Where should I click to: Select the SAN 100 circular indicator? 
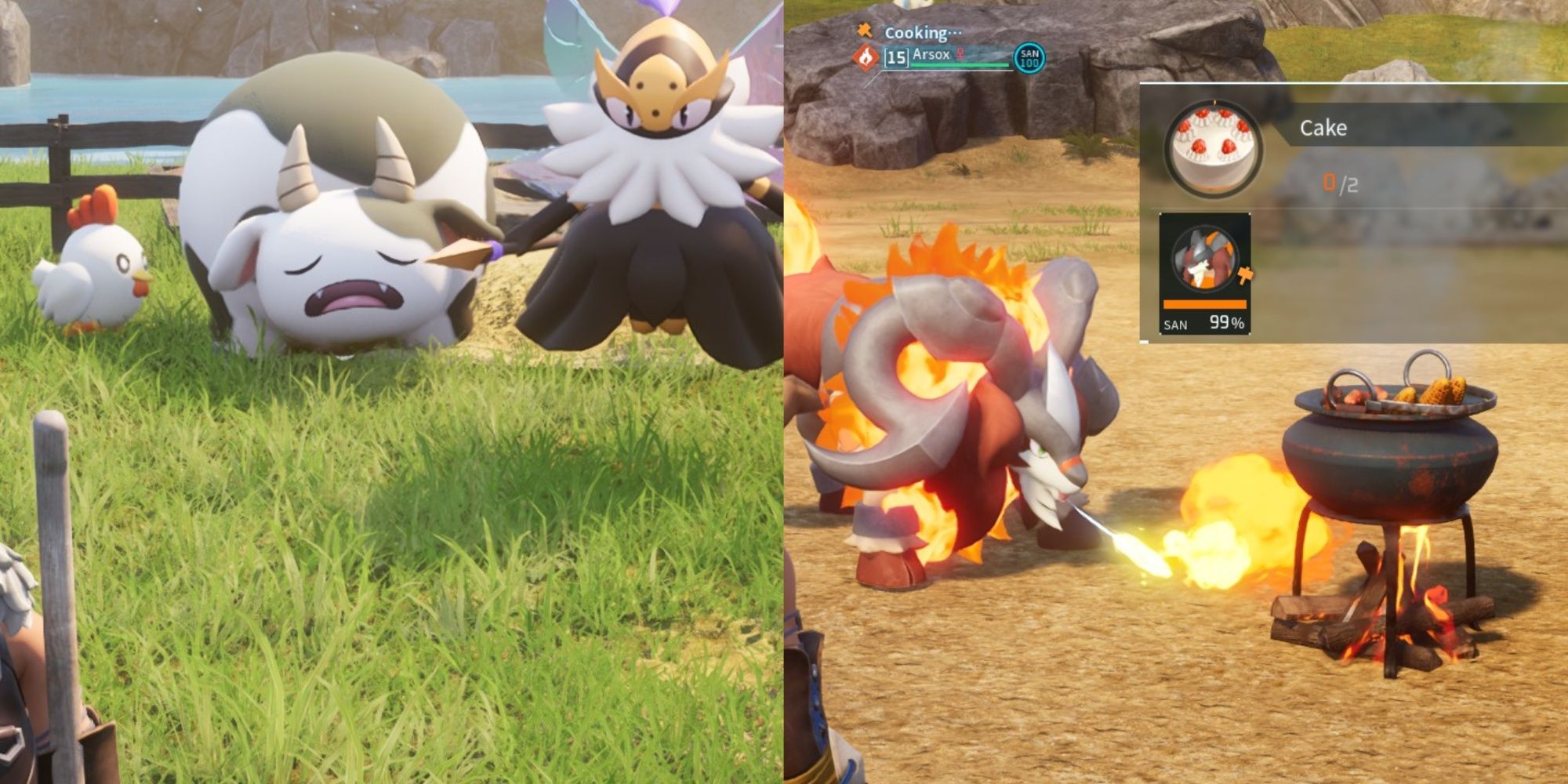click(1032, 58)
